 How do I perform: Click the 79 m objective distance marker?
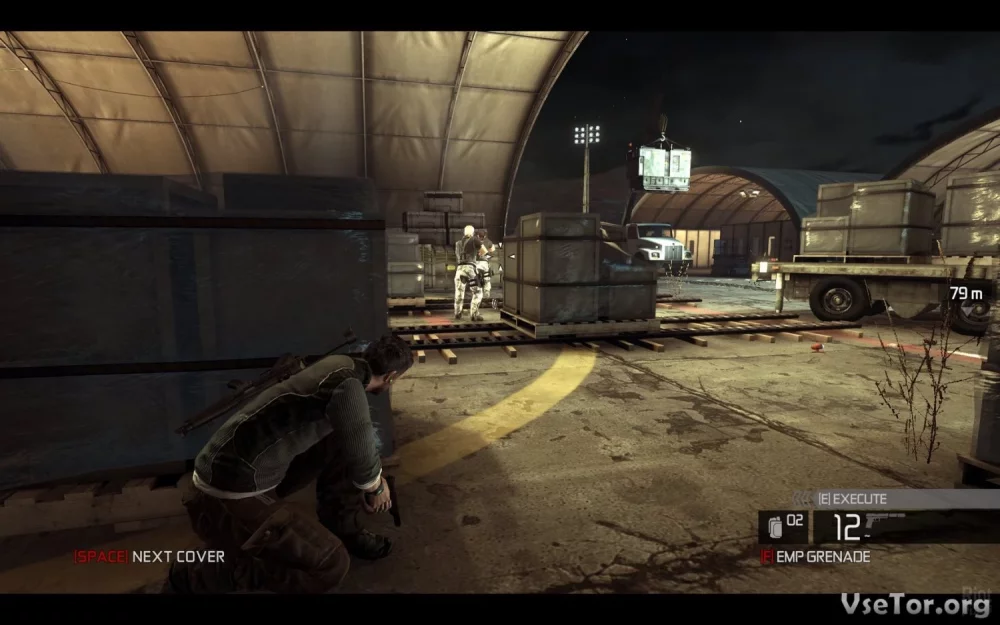coord(966,293)
